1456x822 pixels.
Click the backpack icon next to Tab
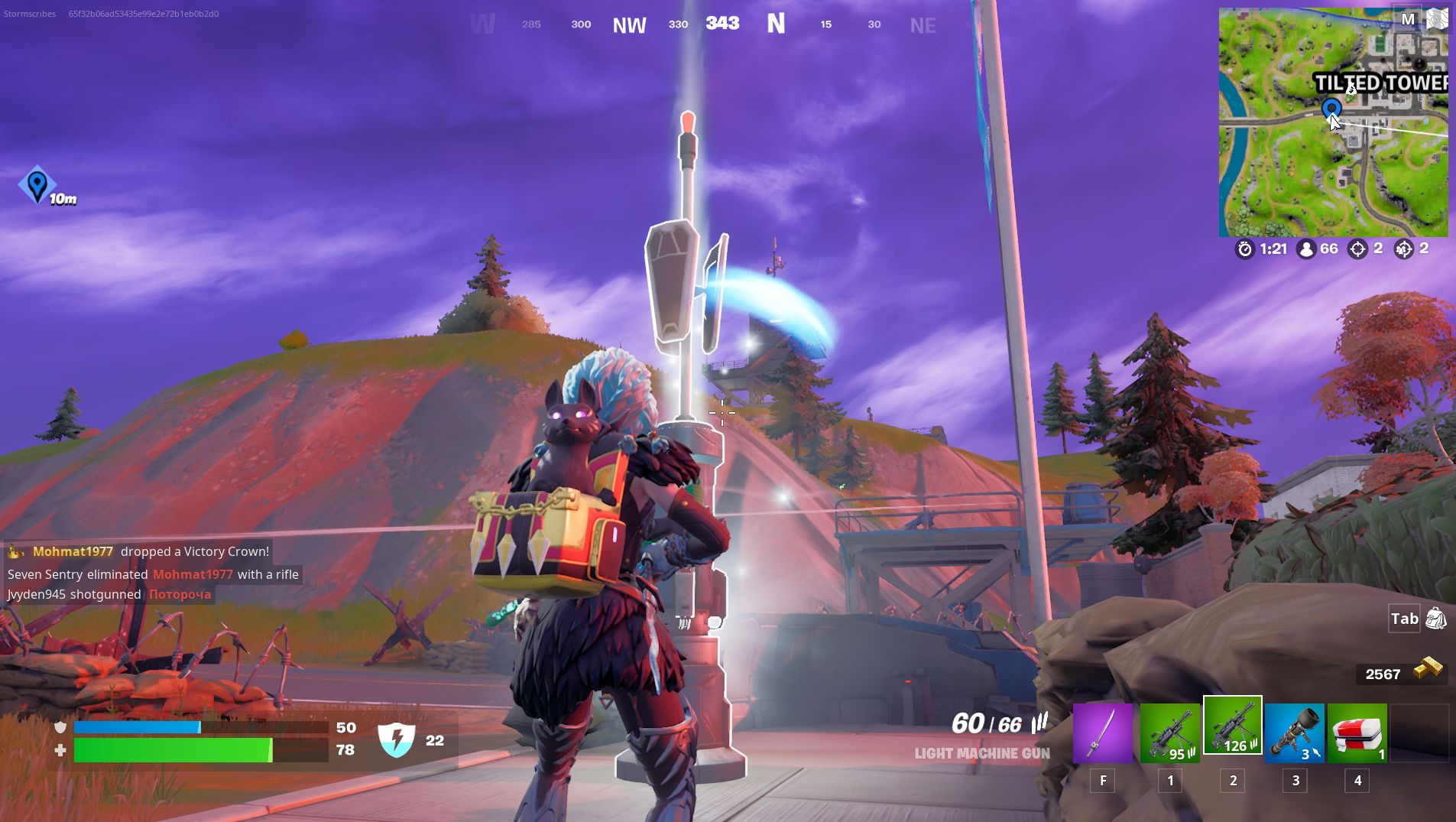pos(1437,619)
